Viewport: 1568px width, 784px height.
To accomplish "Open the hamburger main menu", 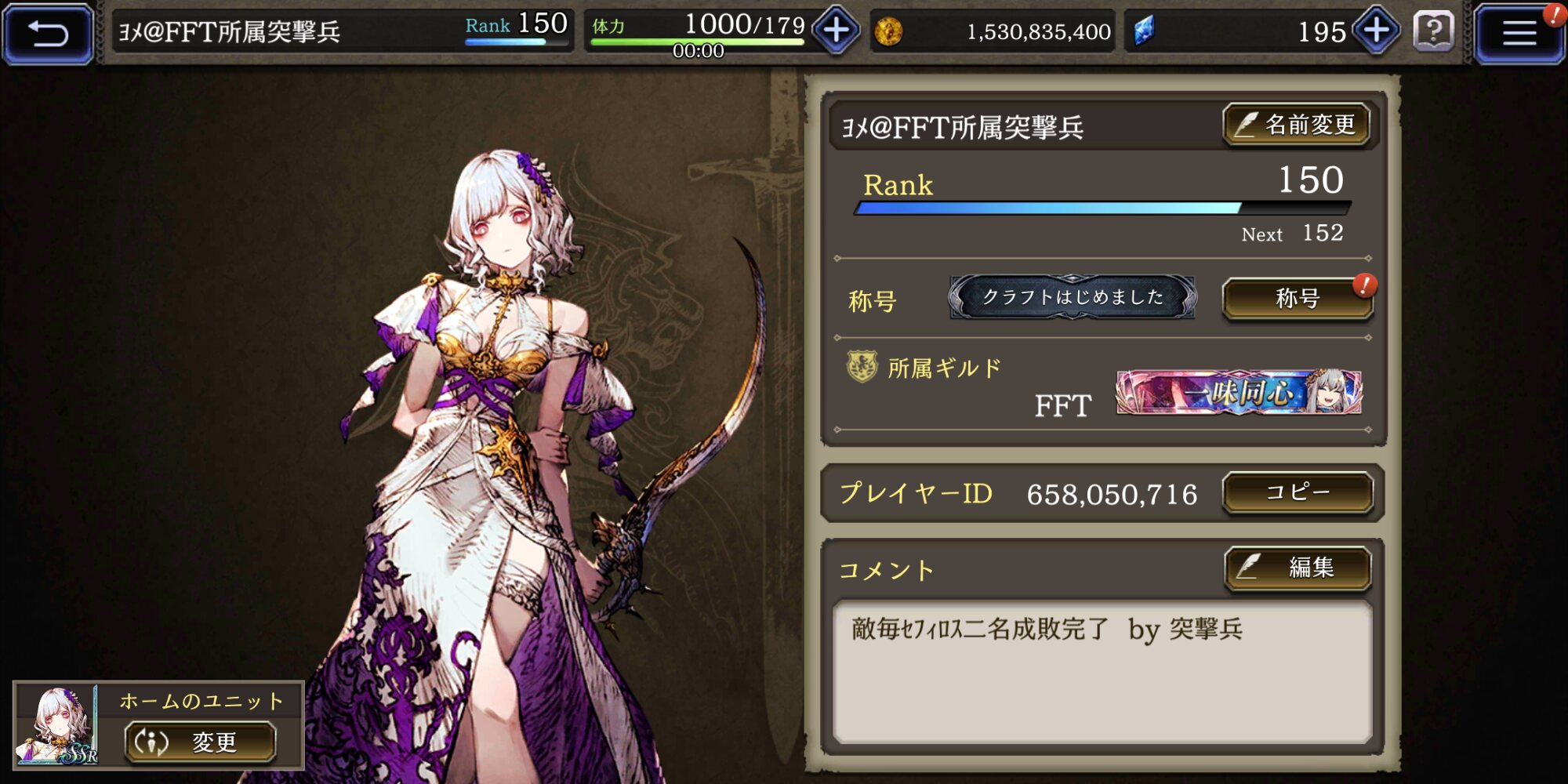I will click(1519, 33).
